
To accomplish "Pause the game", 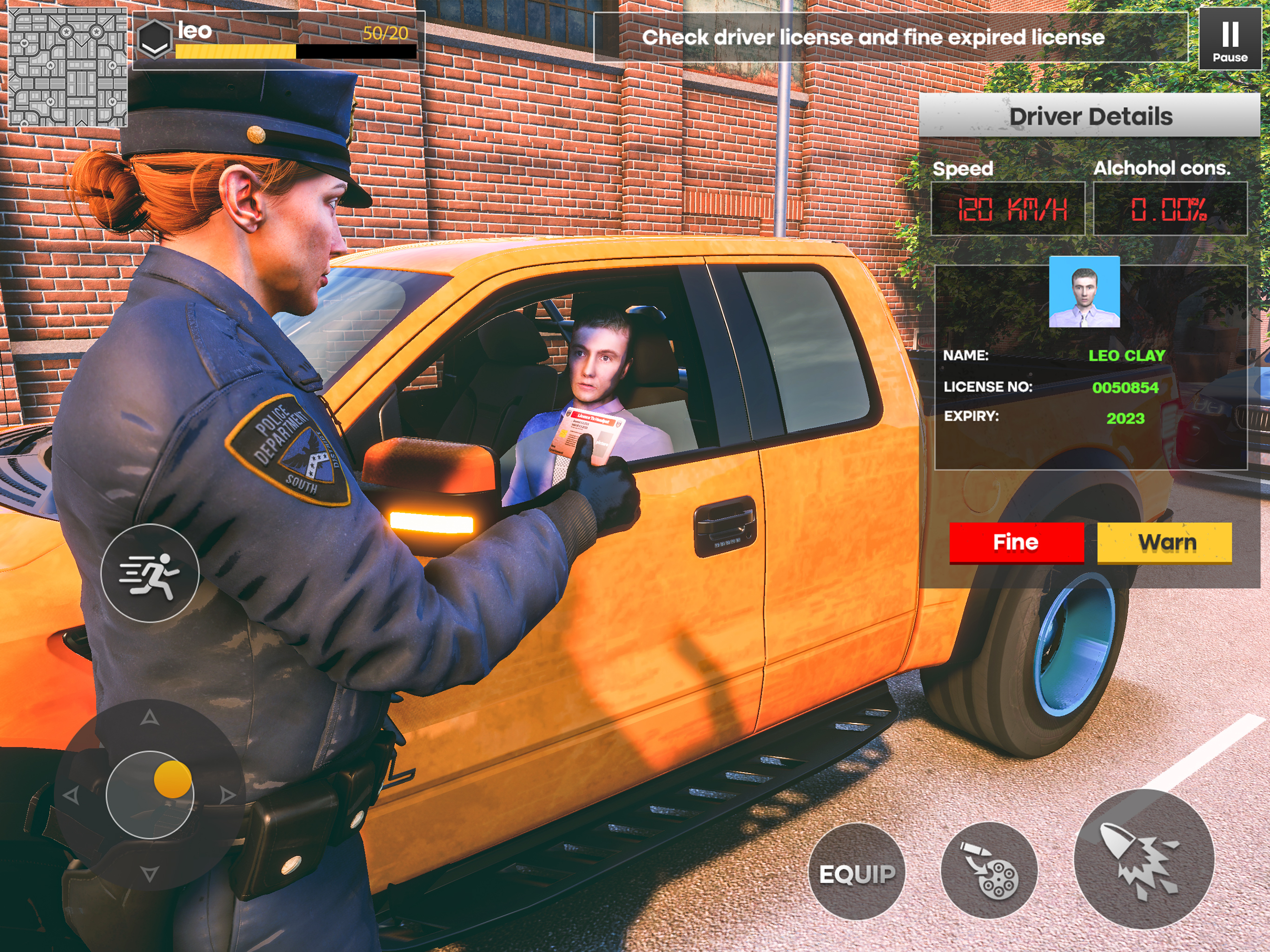I will tap(1229, 40).
